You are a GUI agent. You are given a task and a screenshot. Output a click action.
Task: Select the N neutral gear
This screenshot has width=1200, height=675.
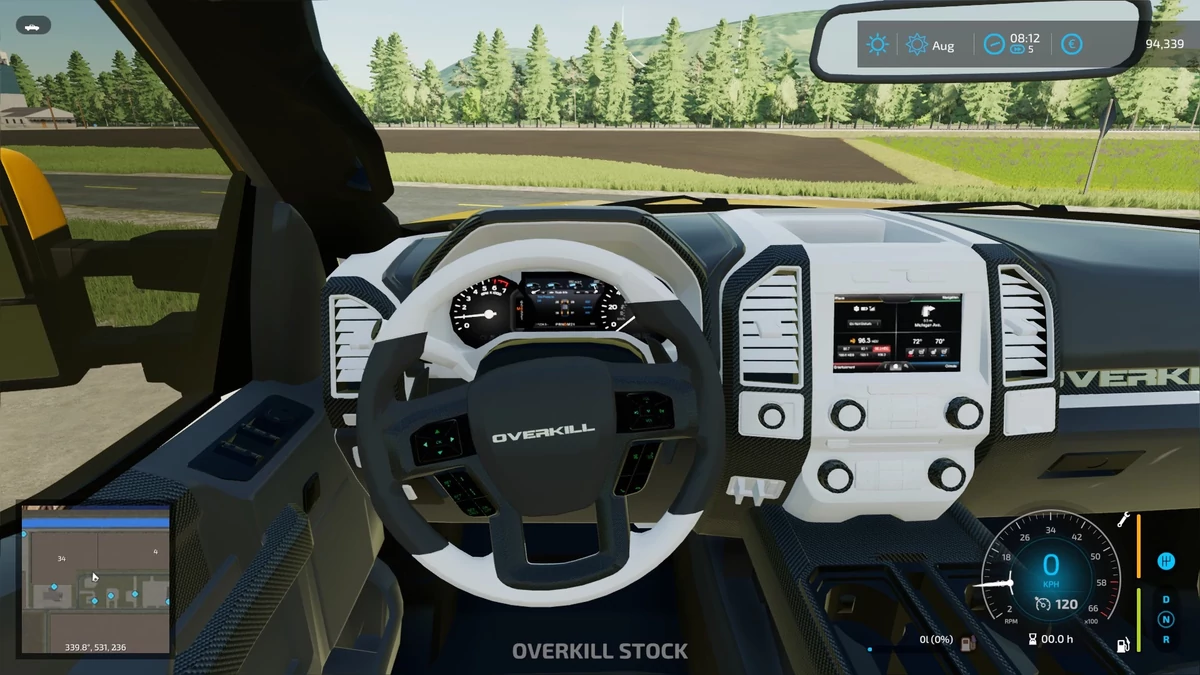pos(1165,619)
